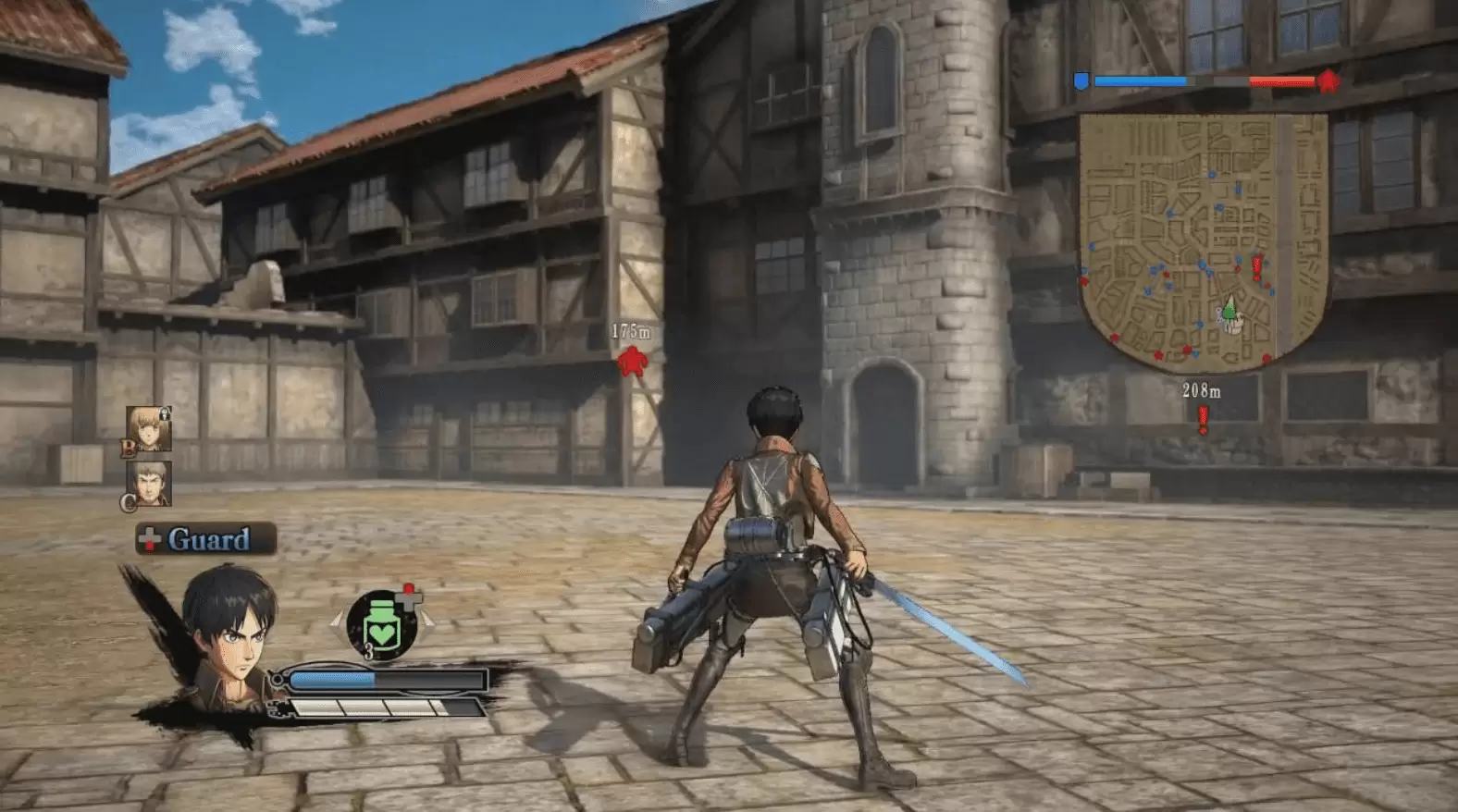The height and width of the screenshot is (812, 1458).
Task: Click the green player arrow on the minimap
Action: pos(1229,308)
